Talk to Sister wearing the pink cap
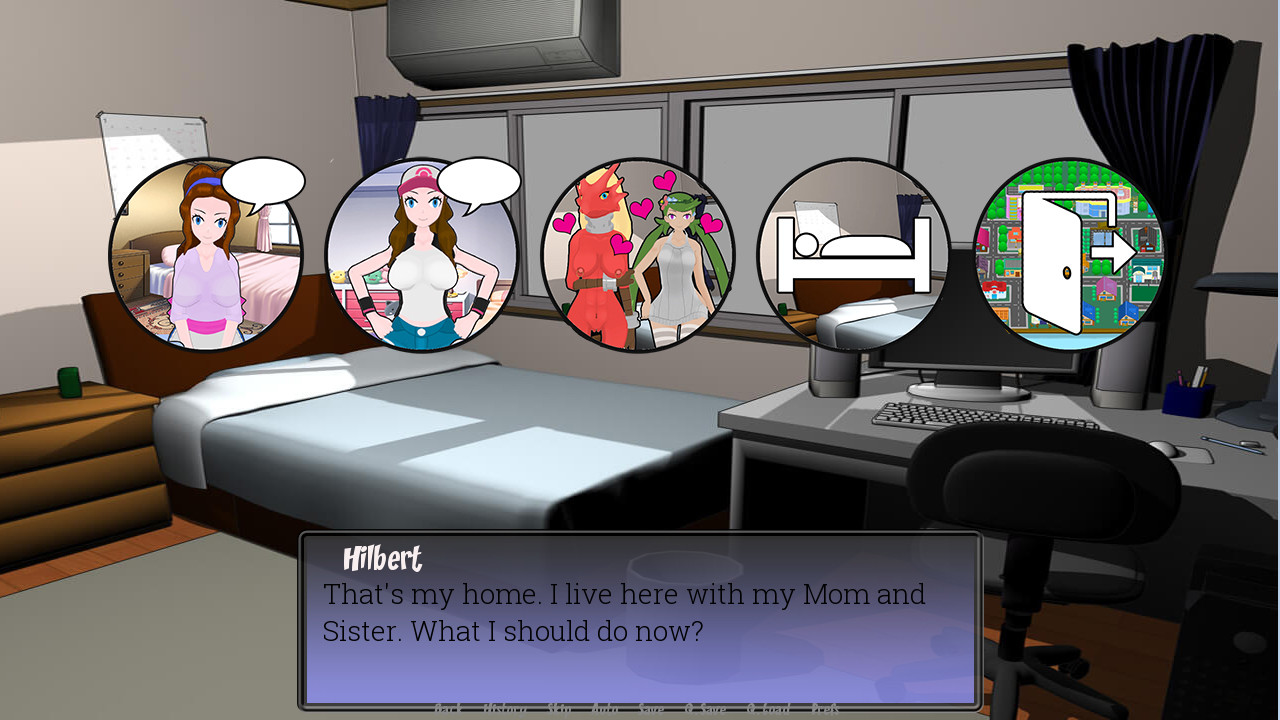Image resolution: width=1280 pixels, height=720 pixels. point(422,255)
